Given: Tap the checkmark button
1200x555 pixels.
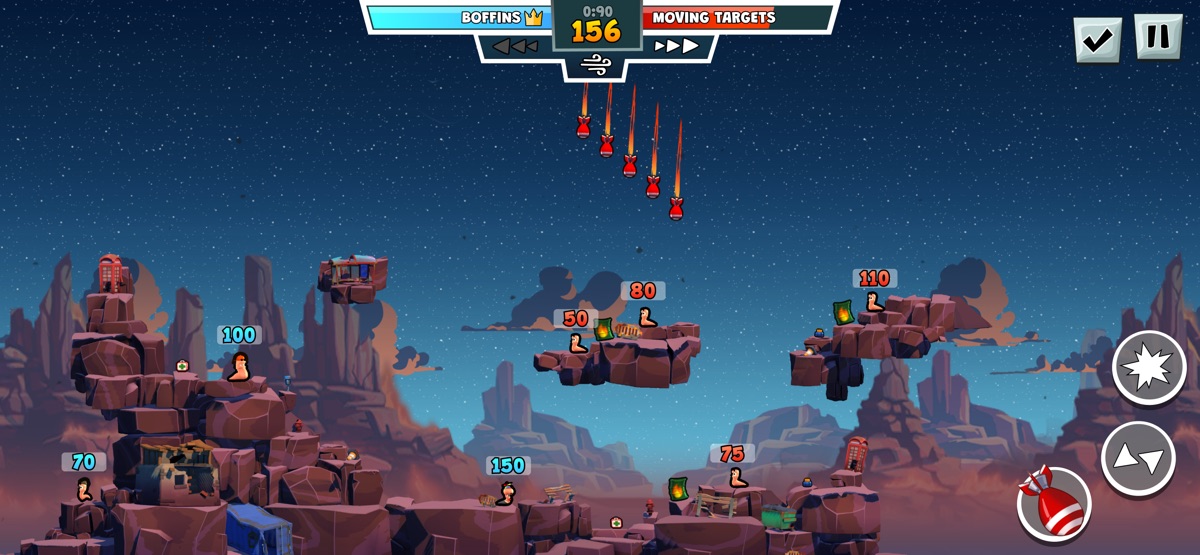Looking at the screenshot, I should tap(1097, 40).
